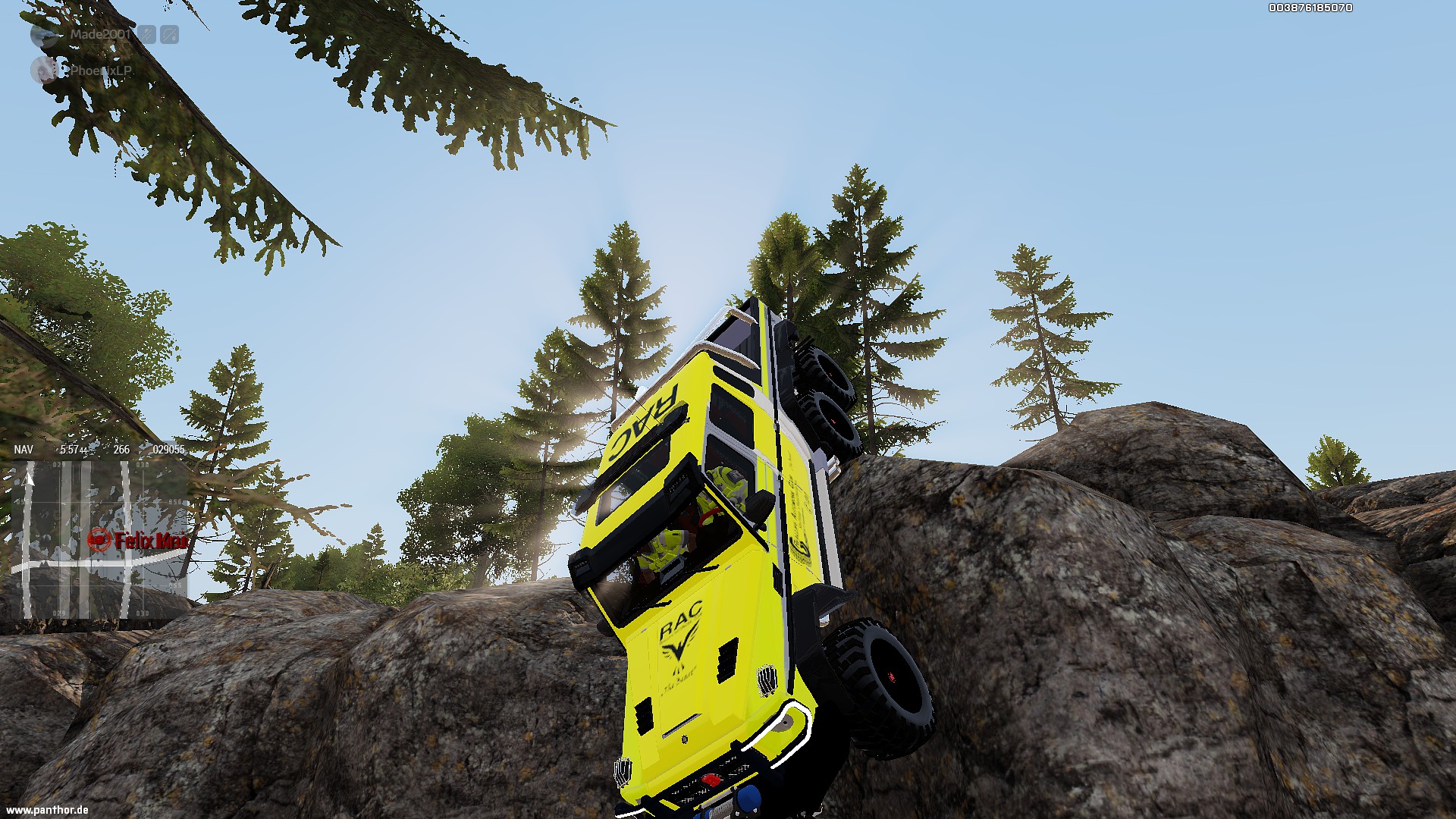This screenshot has height=819, width=1456.
Task: Toggle Made2001's muted headphones icon
Action: coord(170,34)
